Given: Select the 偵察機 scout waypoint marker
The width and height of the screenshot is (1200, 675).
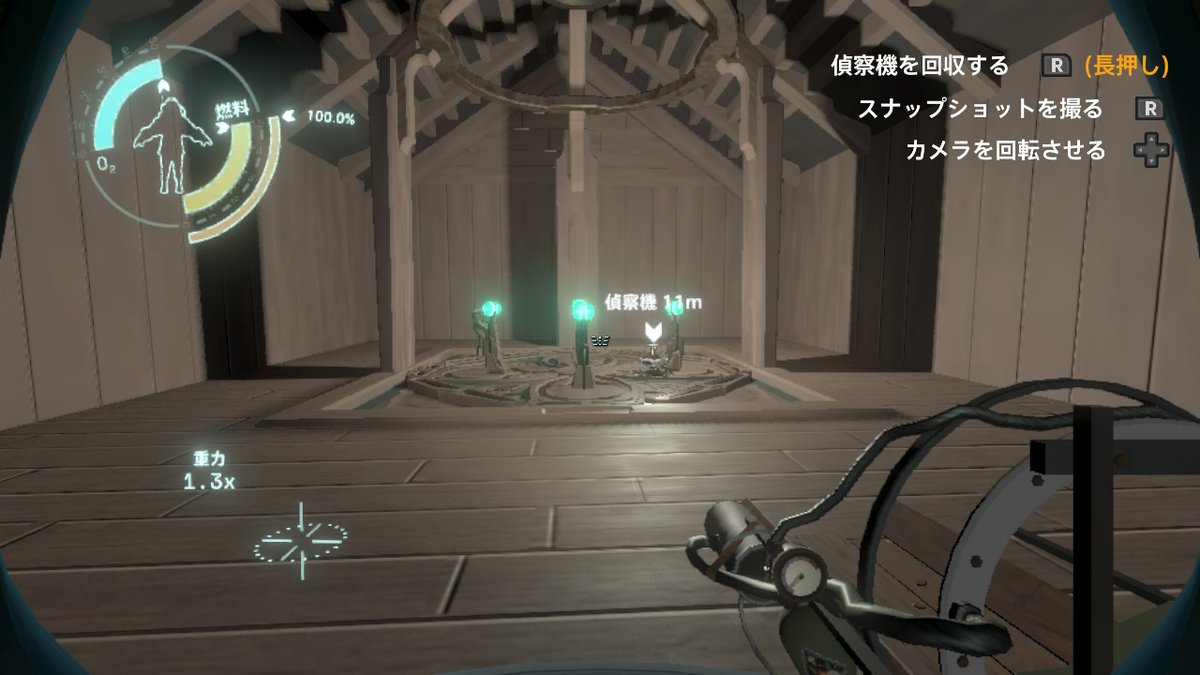Looking at the screenshot, I should click(x=653, y=331).
